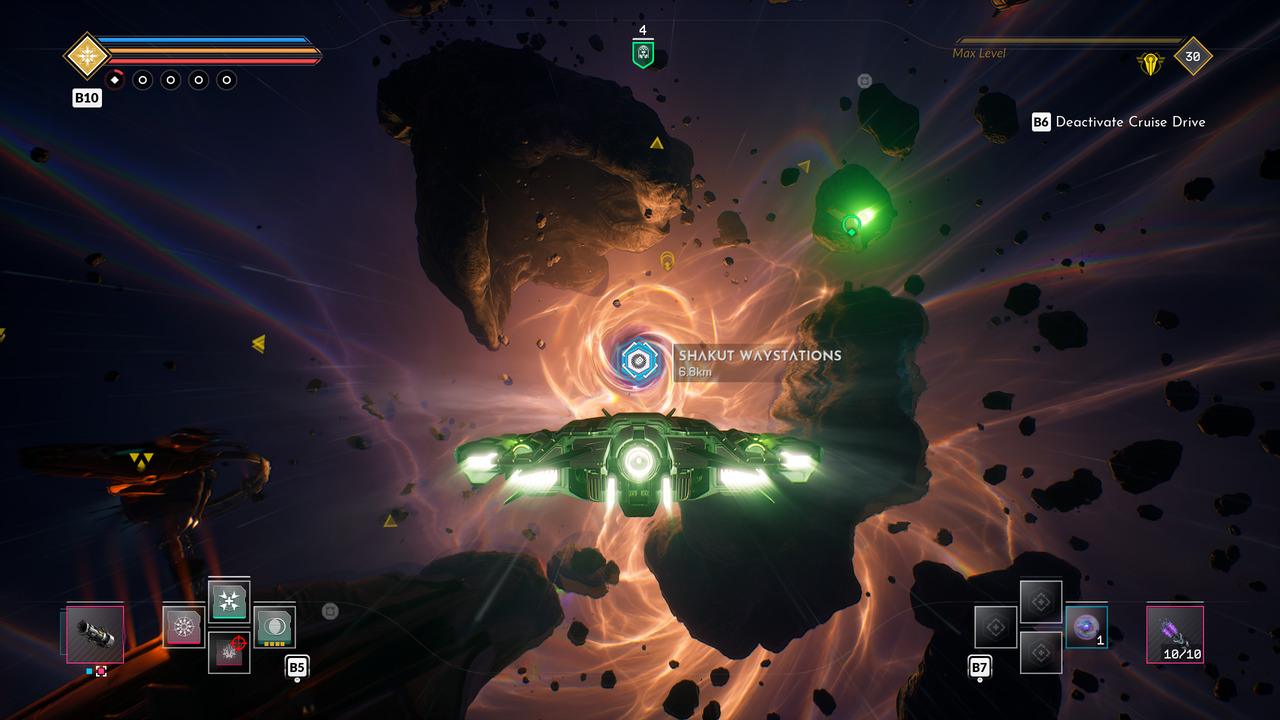
Task: Activate the golden ultimate diamond icon
Action: (x=86, y=55)
